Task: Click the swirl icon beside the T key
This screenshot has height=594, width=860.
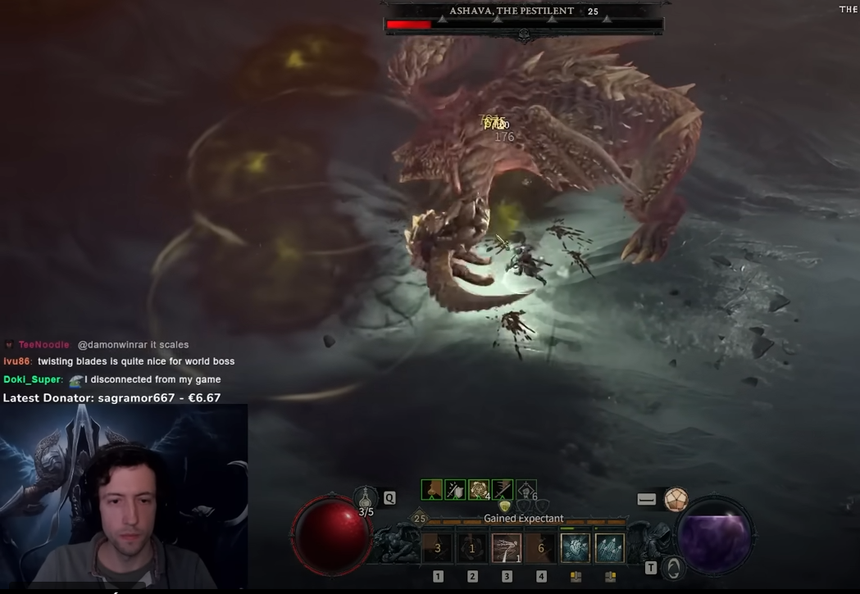Action: coord(675,568)
